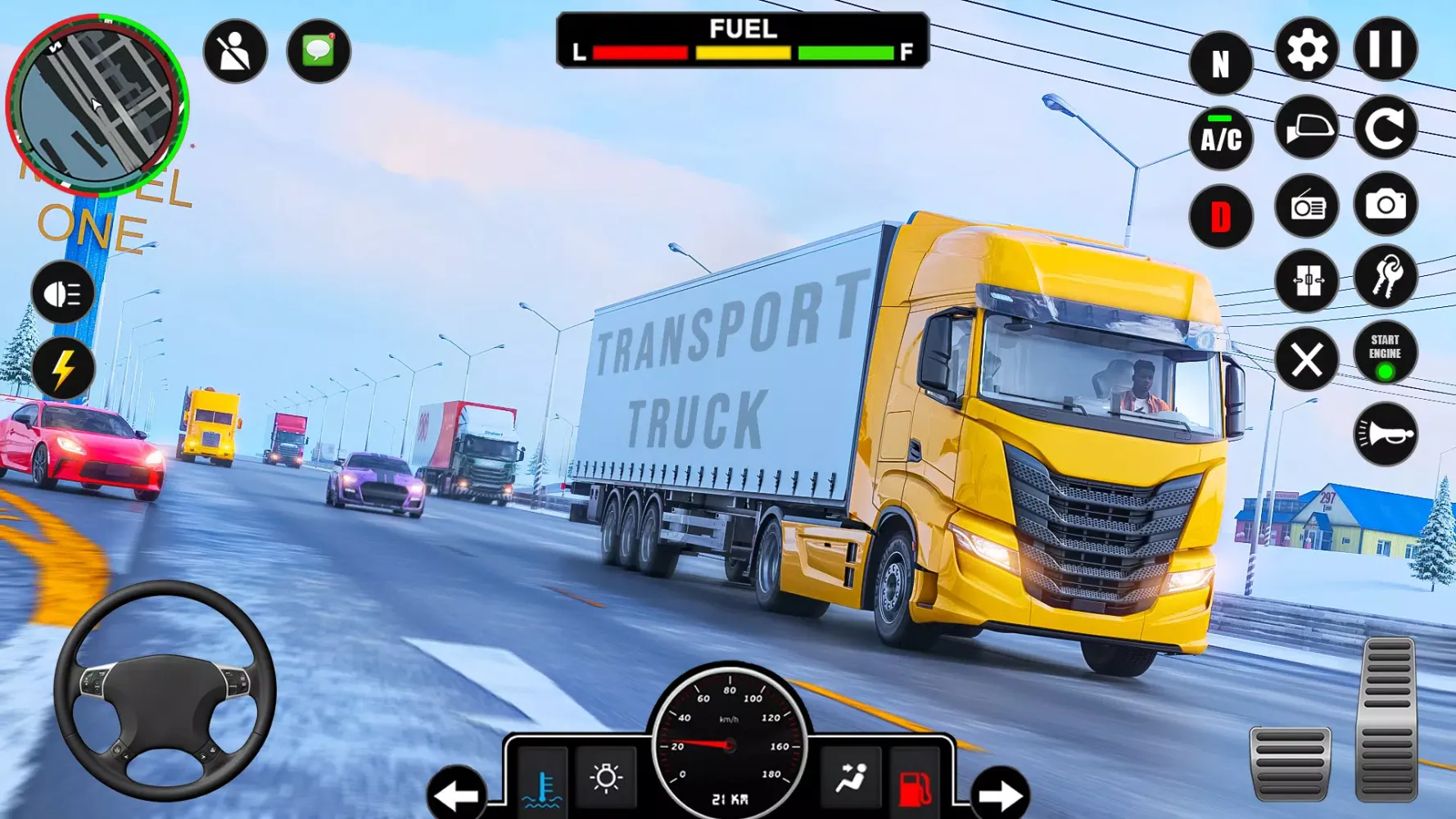Open the in-truck radio
The width and height of the screenshot is (1456, 819).
[1305, 206]
